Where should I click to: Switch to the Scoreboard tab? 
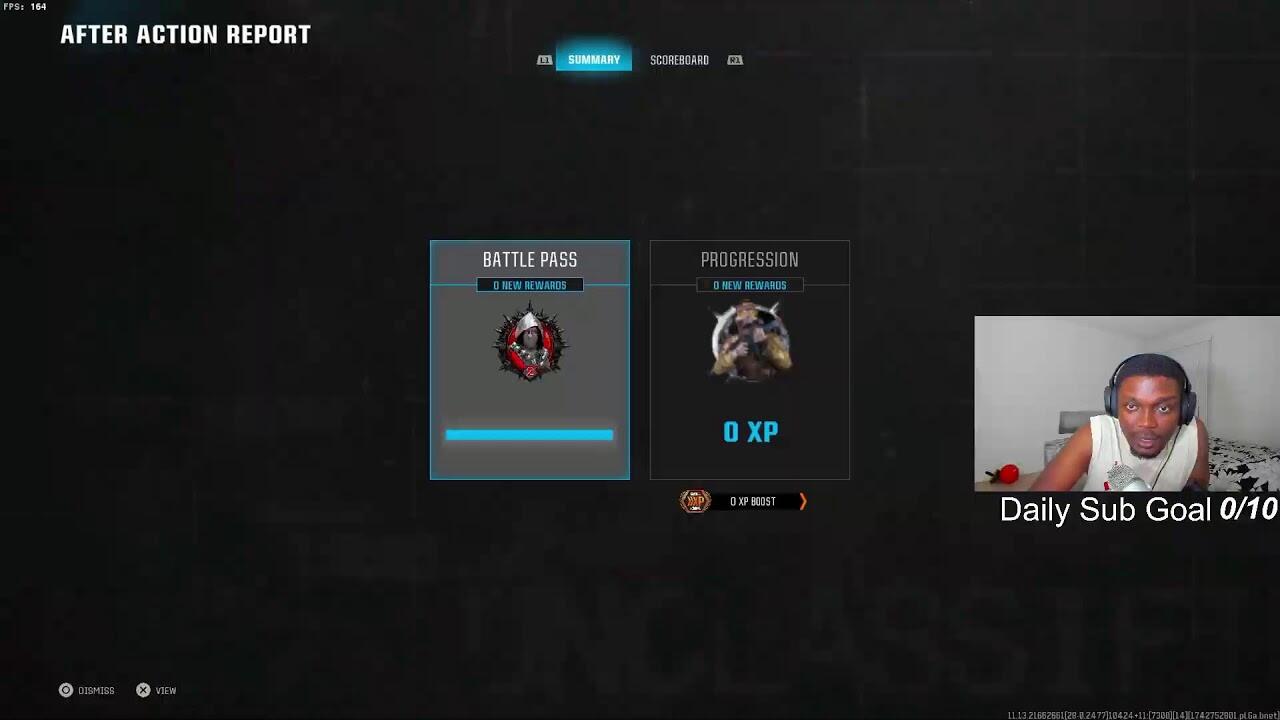[x=679, y=60]
